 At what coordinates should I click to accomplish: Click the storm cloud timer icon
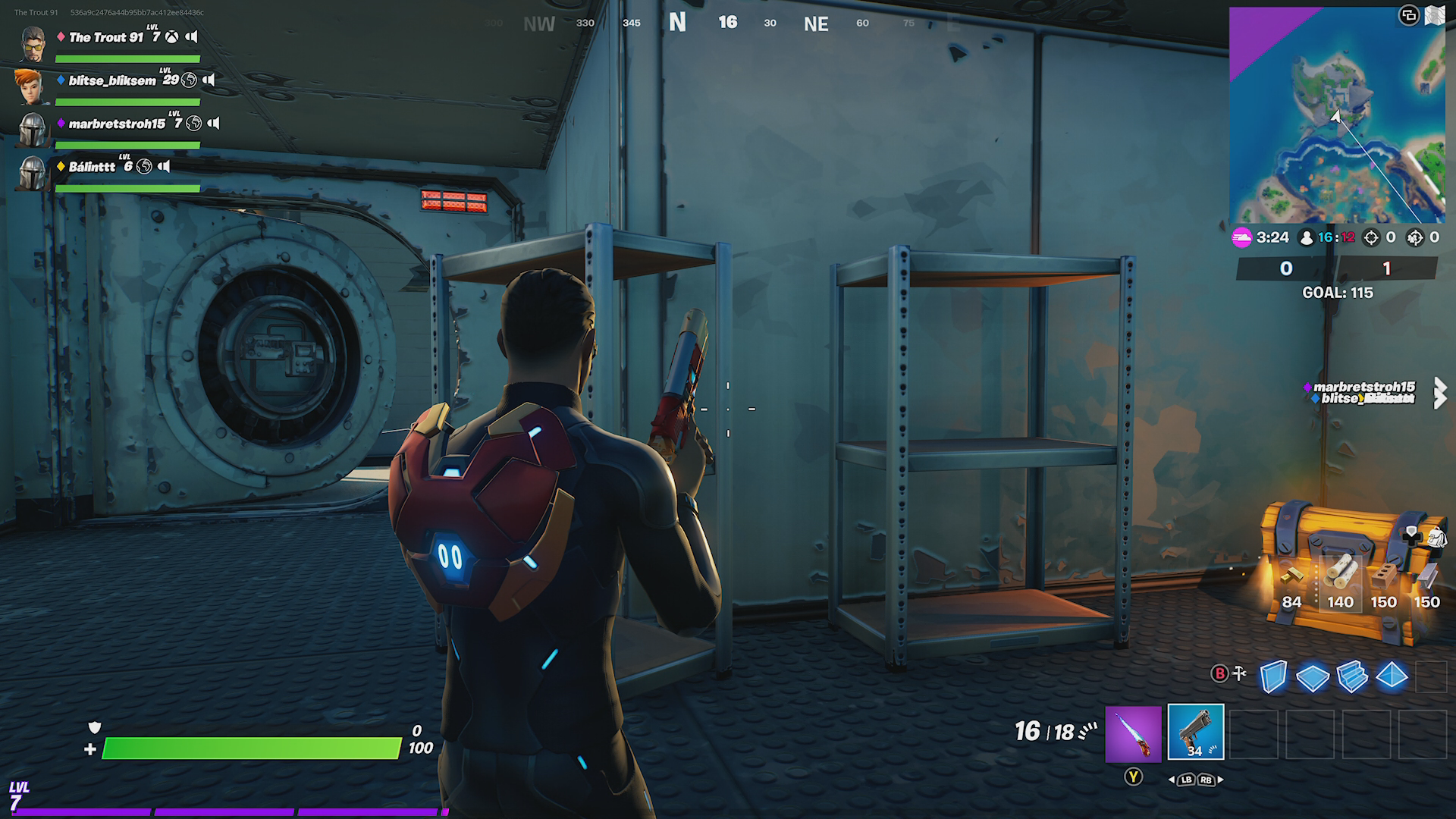[x=1241, y=237]
